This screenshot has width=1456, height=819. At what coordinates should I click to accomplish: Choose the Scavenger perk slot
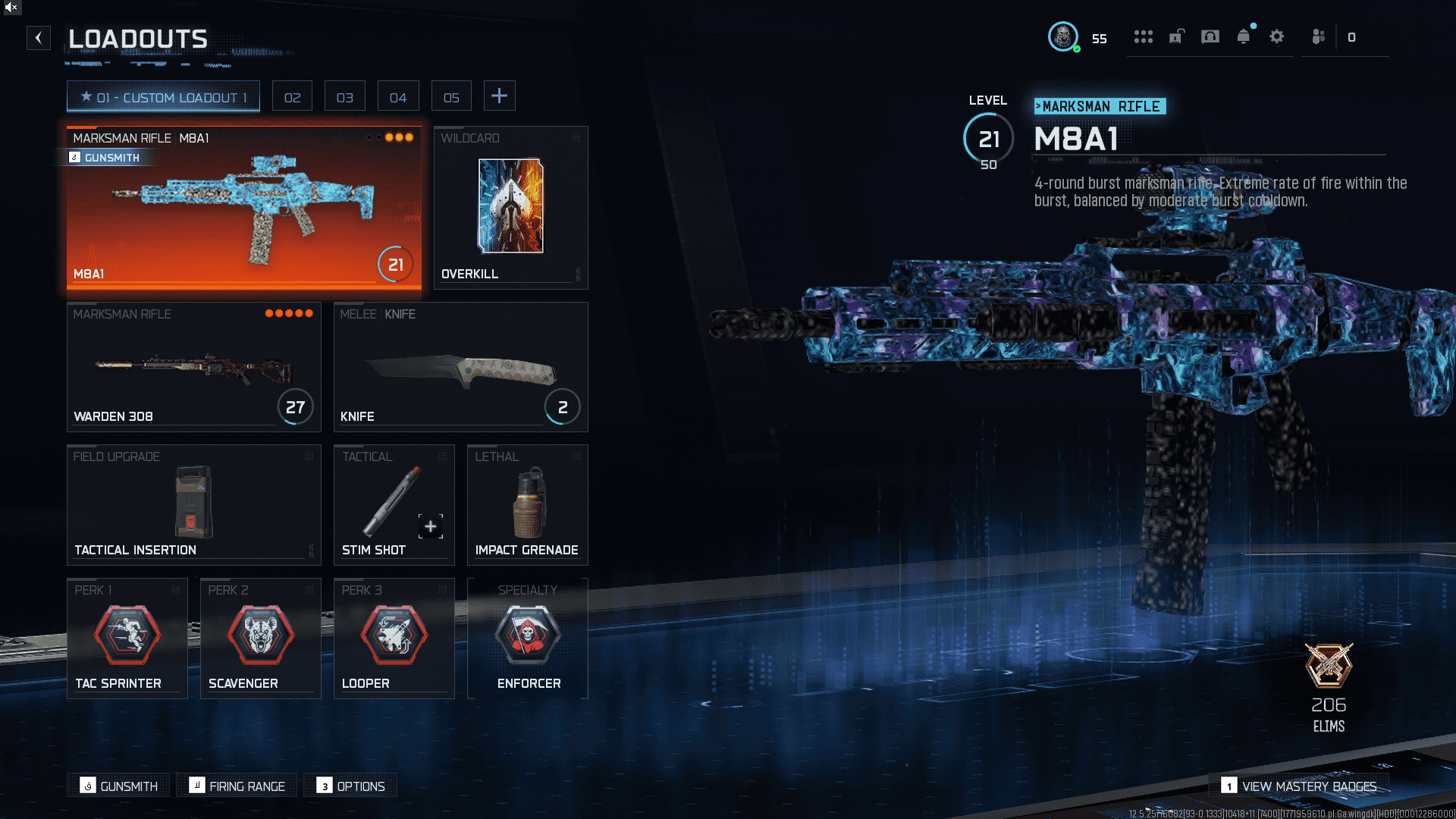260,638
